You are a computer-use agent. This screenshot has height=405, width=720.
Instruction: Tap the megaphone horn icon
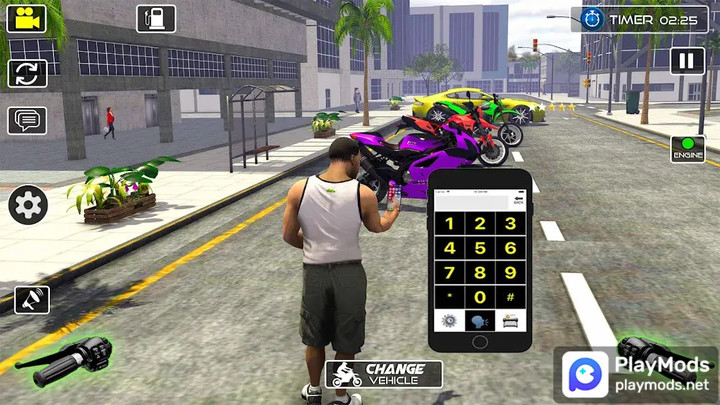tap(32, 299)
